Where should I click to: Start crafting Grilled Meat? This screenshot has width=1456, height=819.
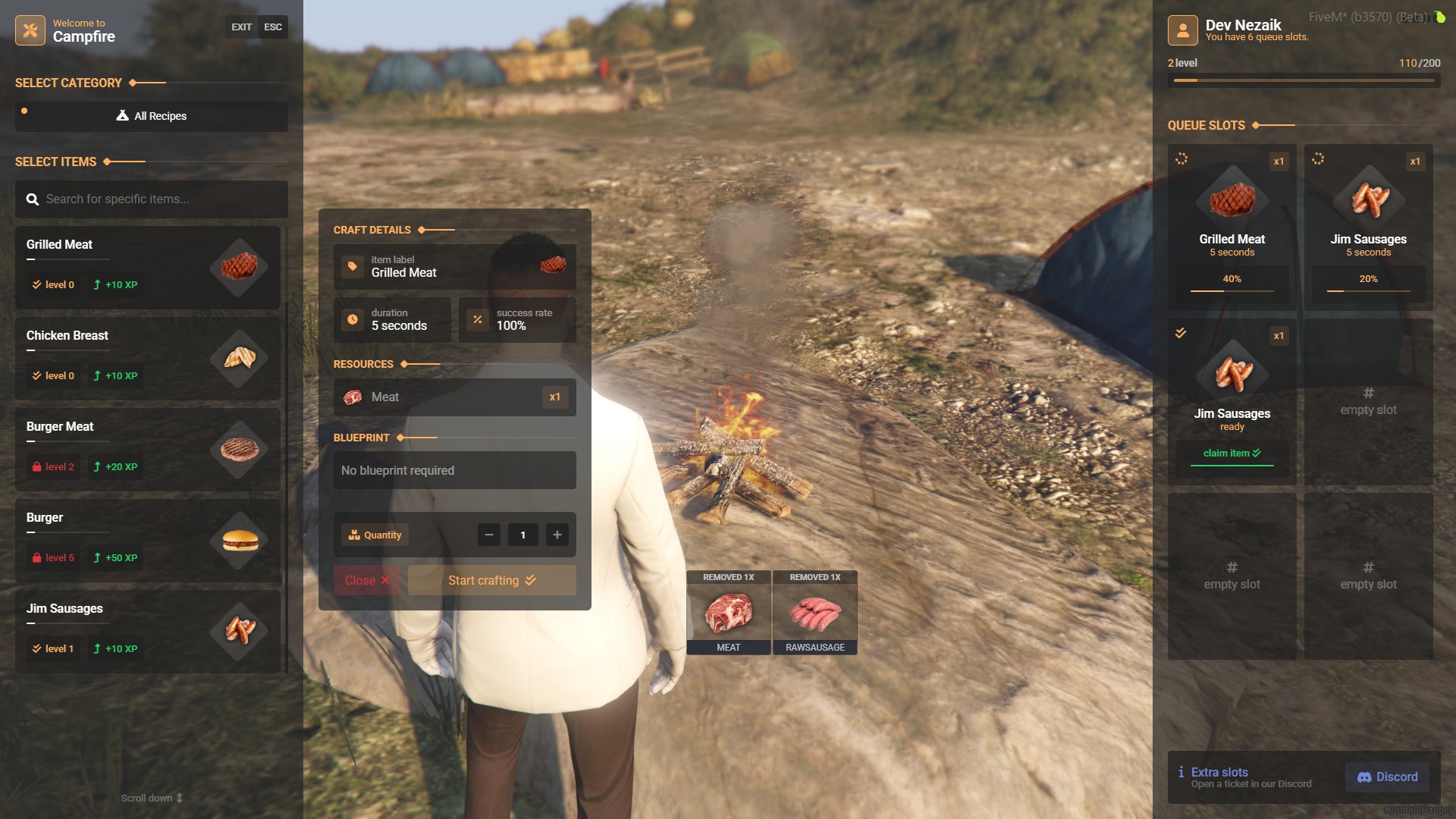492,580
